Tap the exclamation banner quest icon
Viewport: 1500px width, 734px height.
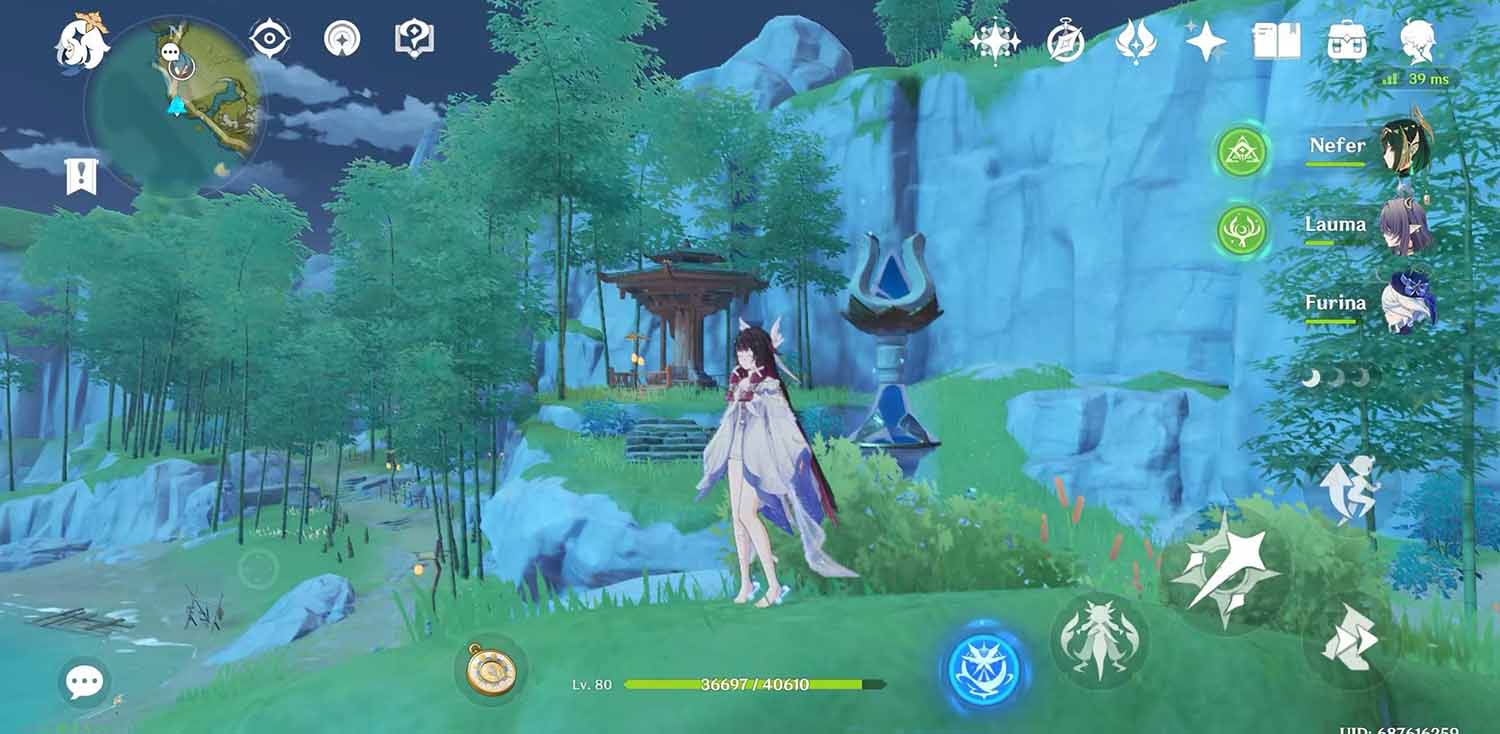pyautogui.click(x=80, y=176)
